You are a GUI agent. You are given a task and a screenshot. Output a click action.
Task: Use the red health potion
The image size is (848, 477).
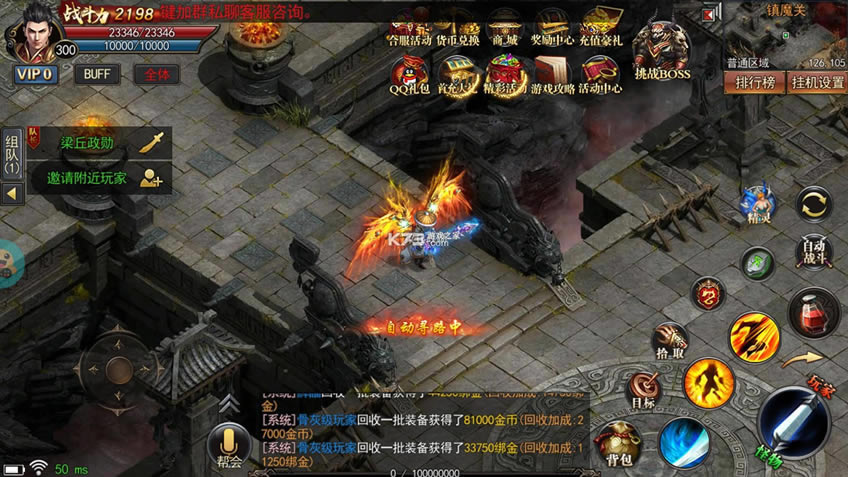coord(813,312)
